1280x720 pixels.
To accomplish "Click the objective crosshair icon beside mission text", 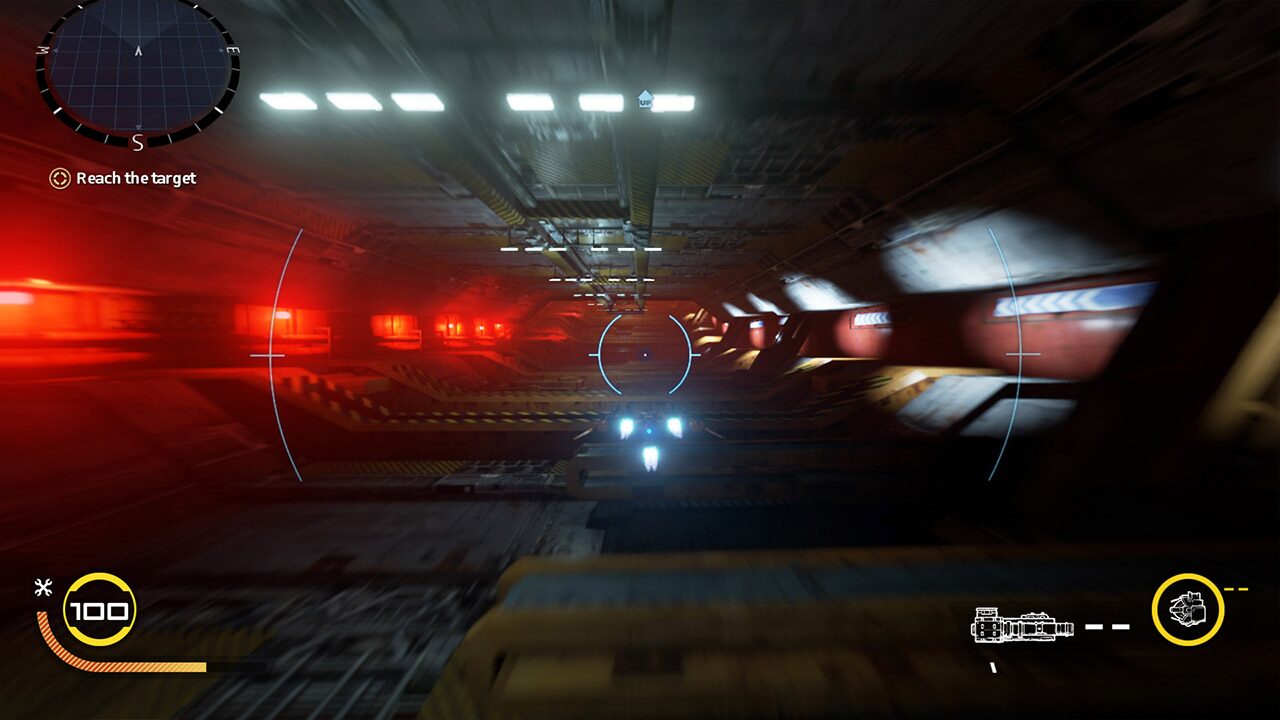I will coord(58,178).
